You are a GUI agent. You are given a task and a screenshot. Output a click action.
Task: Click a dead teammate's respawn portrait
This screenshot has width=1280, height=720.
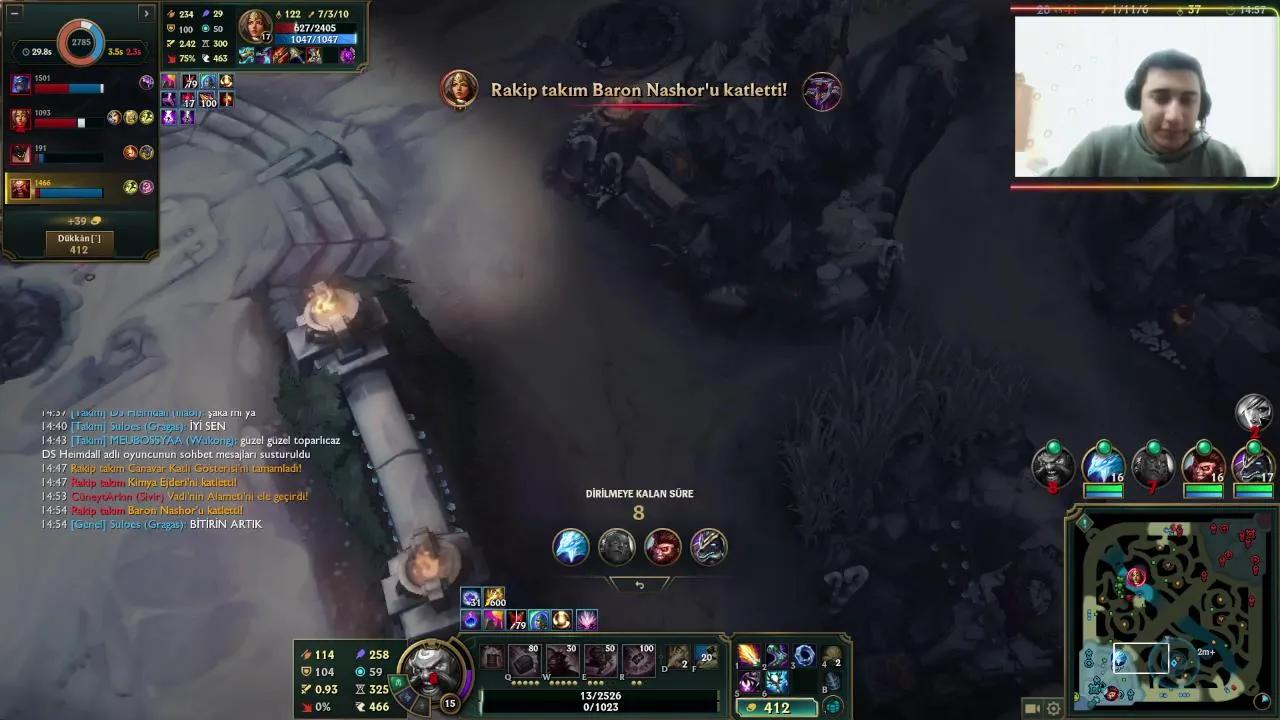[616, 546]
